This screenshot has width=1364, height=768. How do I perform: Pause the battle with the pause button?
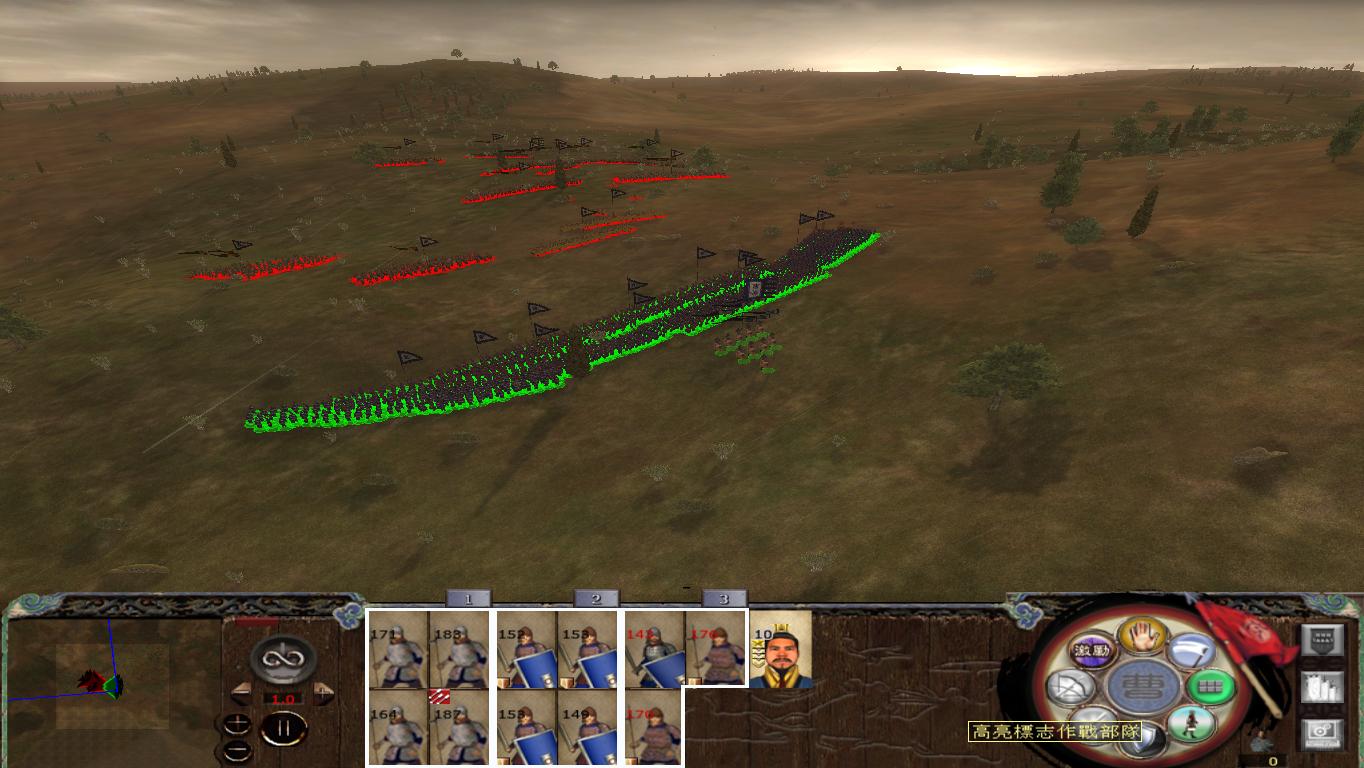click(283, 729)
